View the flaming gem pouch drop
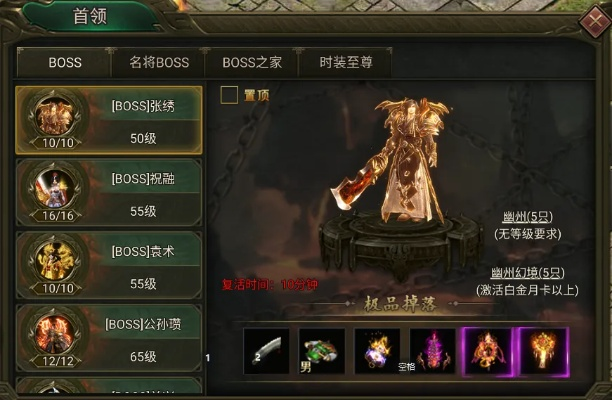612x400 pixels. (377, 351)
